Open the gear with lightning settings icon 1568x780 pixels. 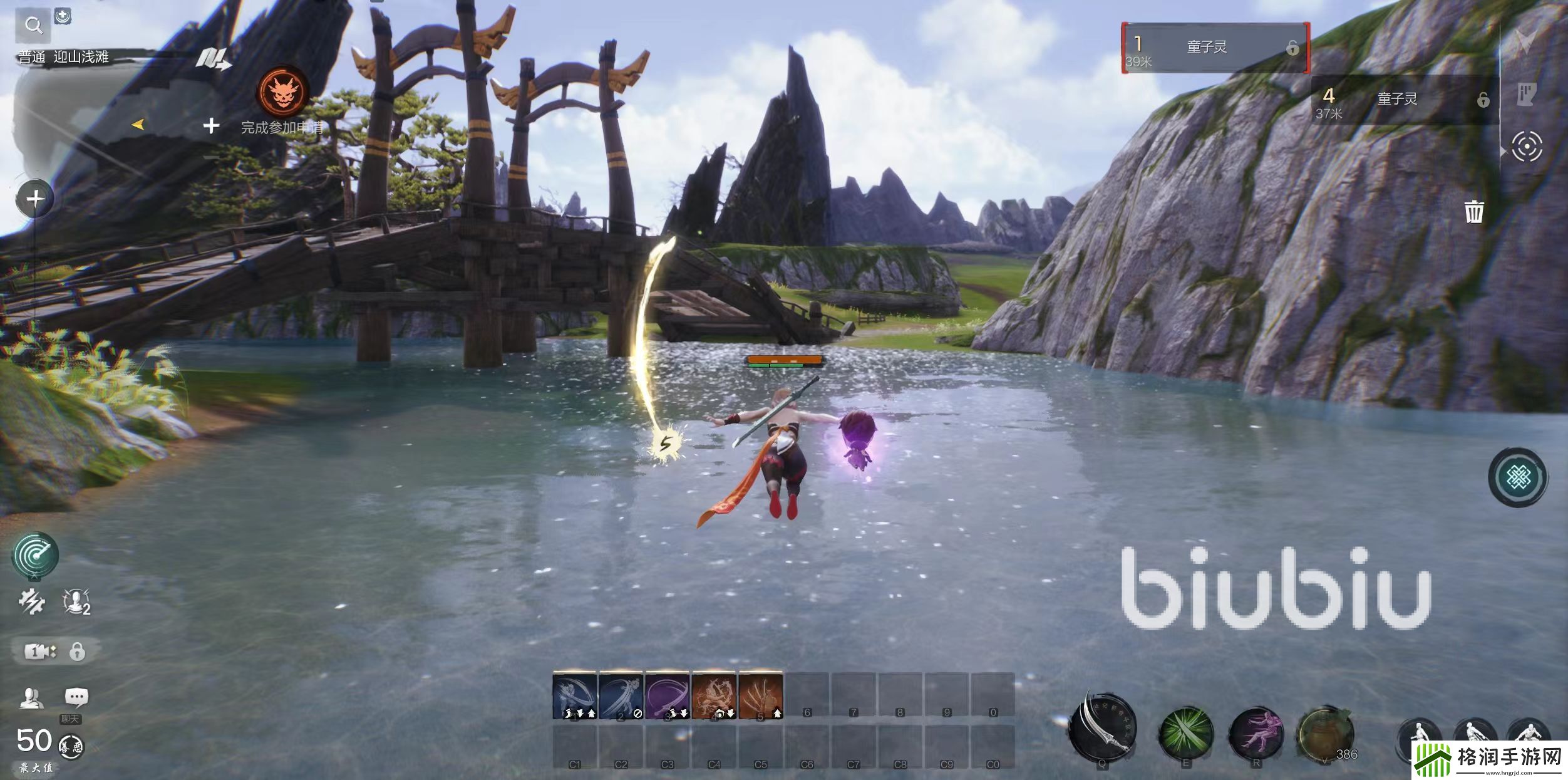pyautogui.click(x=31, y=602)
